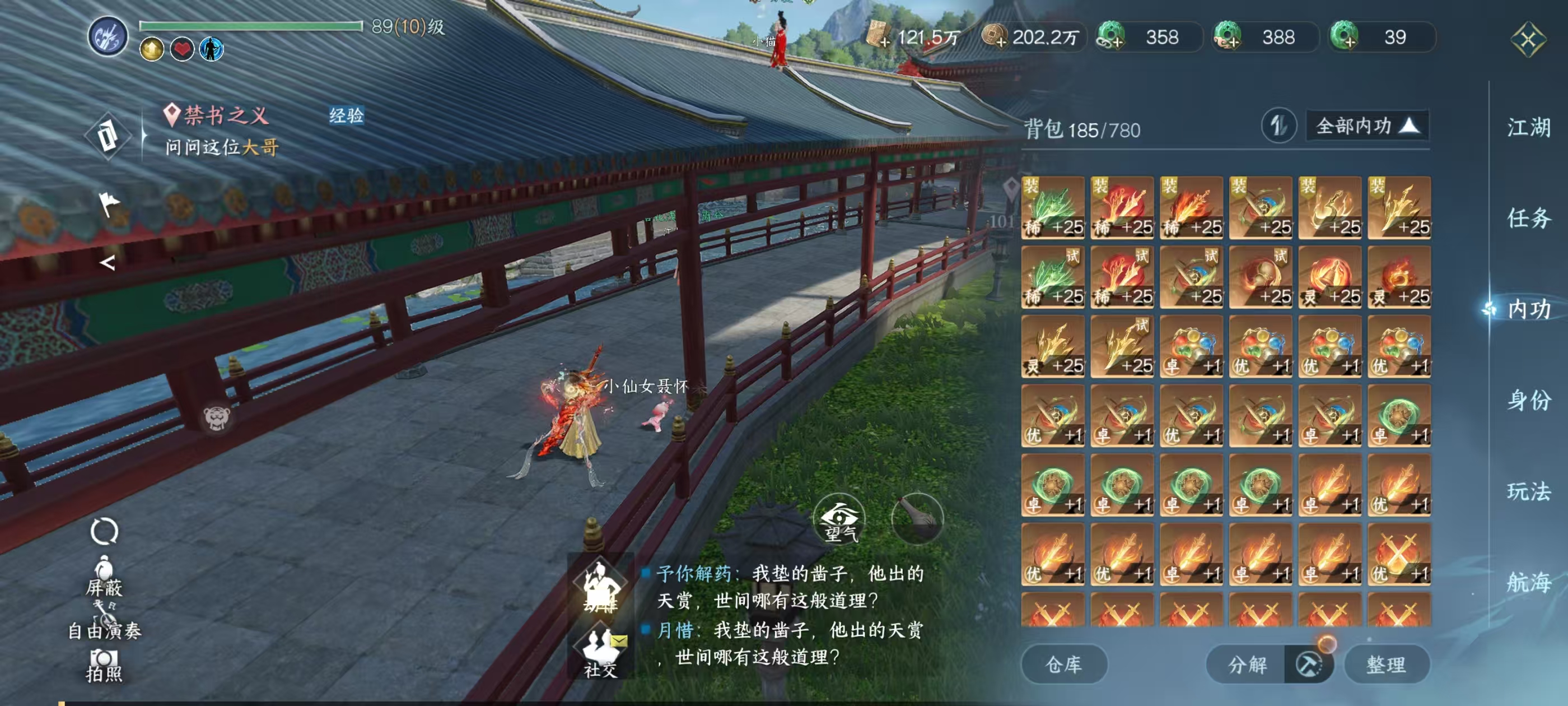Switch to the 任务 tab
Image resolution: width=1568 pixels, height=706 pixels.
tap(1528, 218)
